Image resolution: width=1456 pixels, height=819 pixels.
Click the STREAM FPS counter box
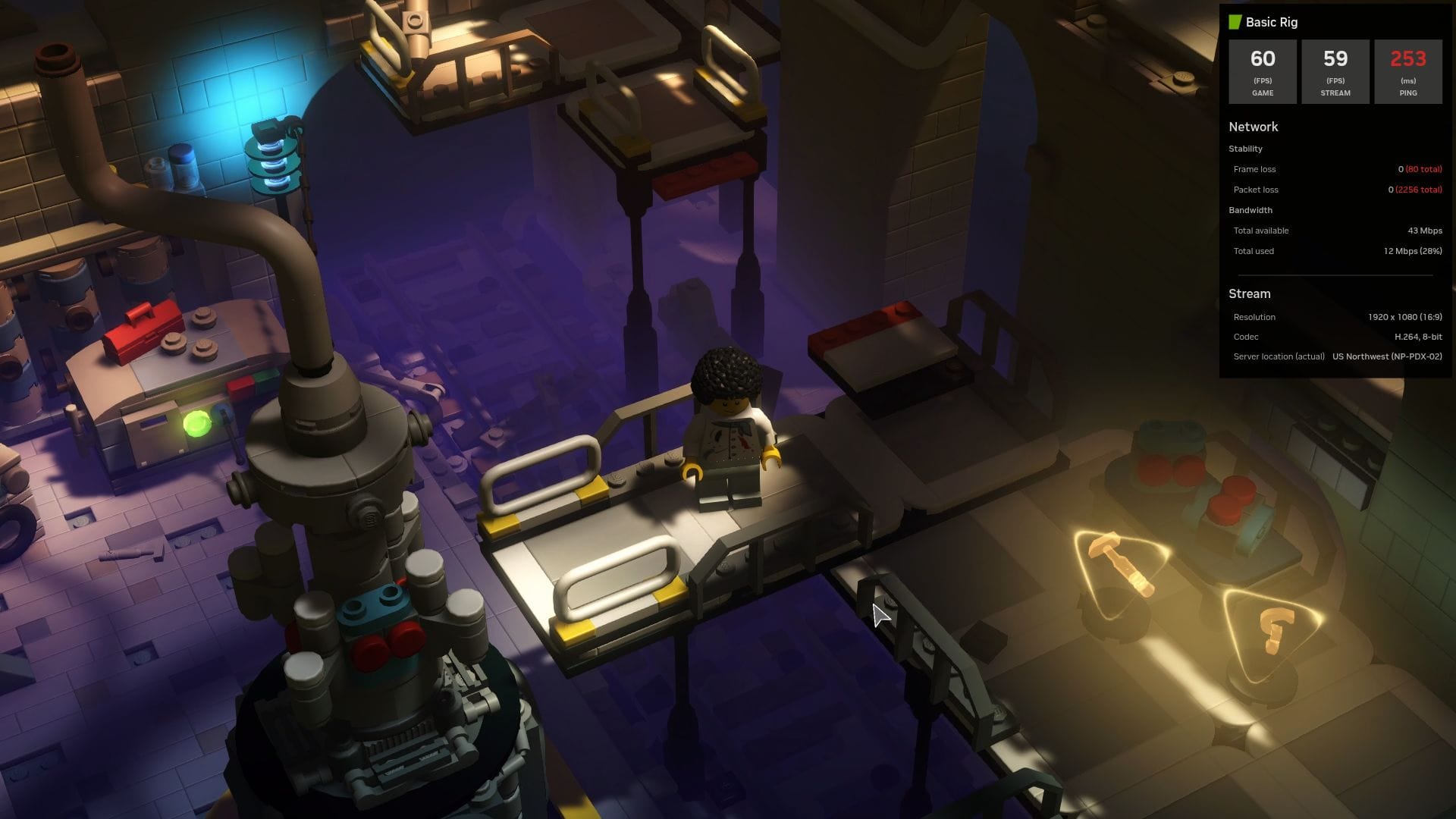[1335, 71]
